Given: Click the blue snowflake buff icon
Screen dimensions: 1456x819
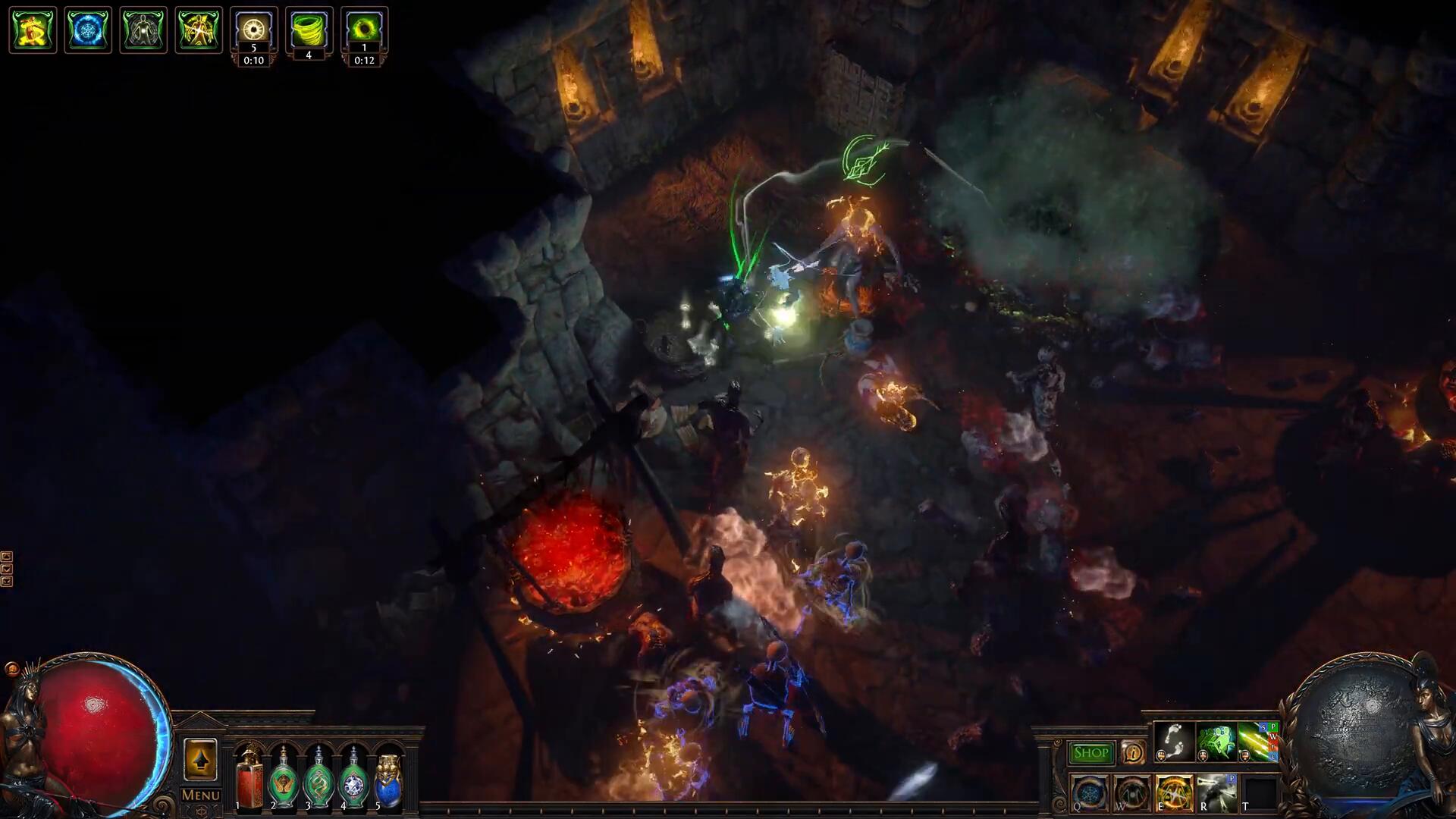Looking at the screenshot, I should (88, 30).
